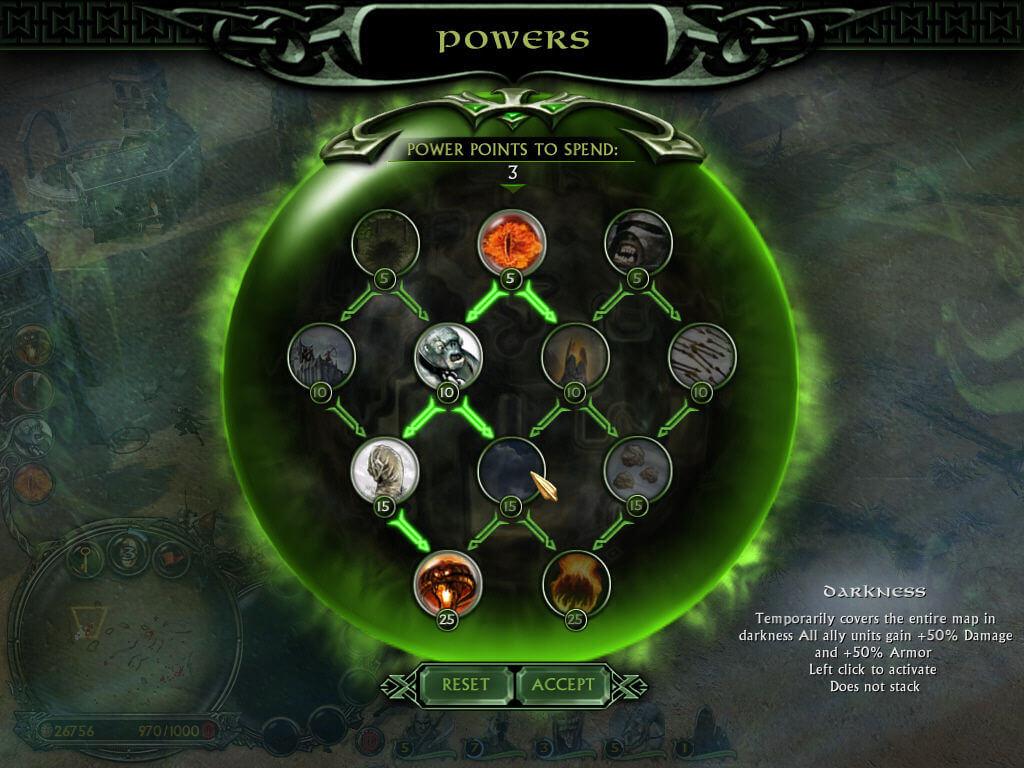The height and width of the screenshot is (768, 1024).
Task: Pick the falling rocks power icon
Action: click(x=637, y=470)
